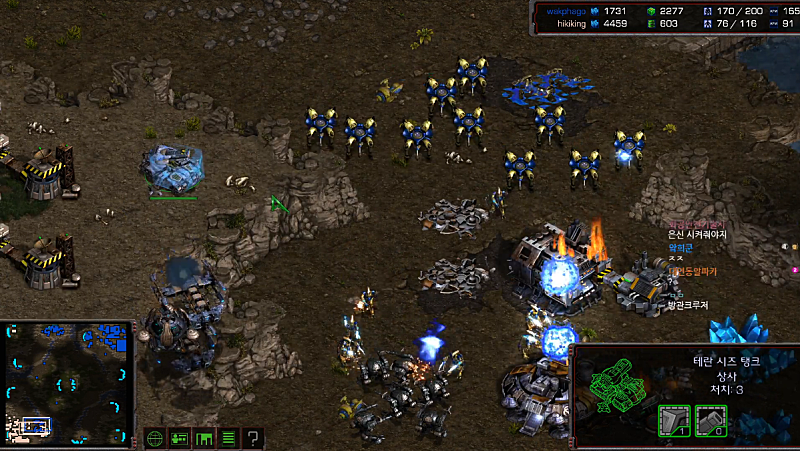This screenshot has width=800, height=451.
Task: Click the armor upgrade icon showing level 1
Action: click(675, 421)
